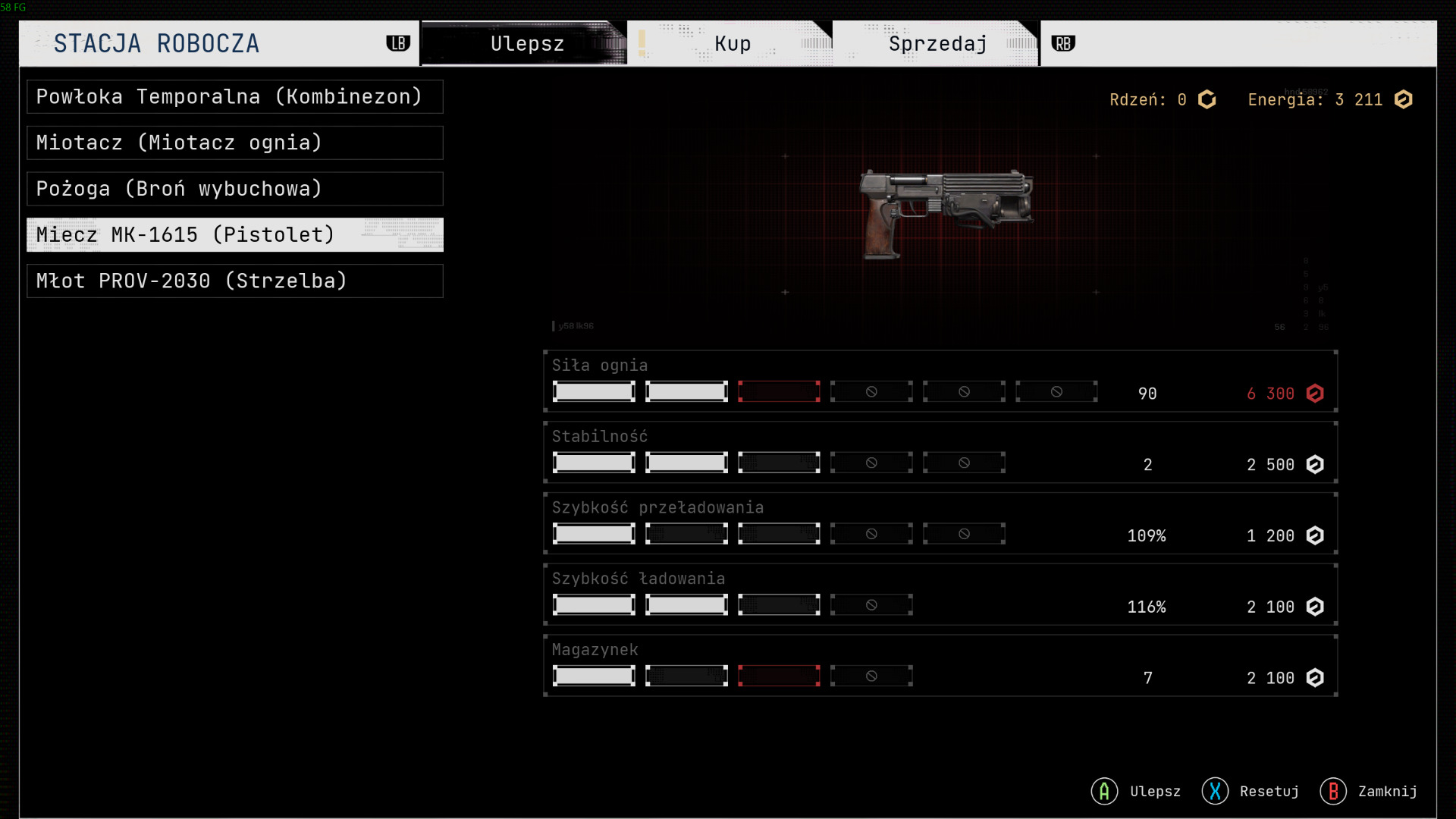
Task: Switch to the Ulepsz tab
Action: [526, 44]
